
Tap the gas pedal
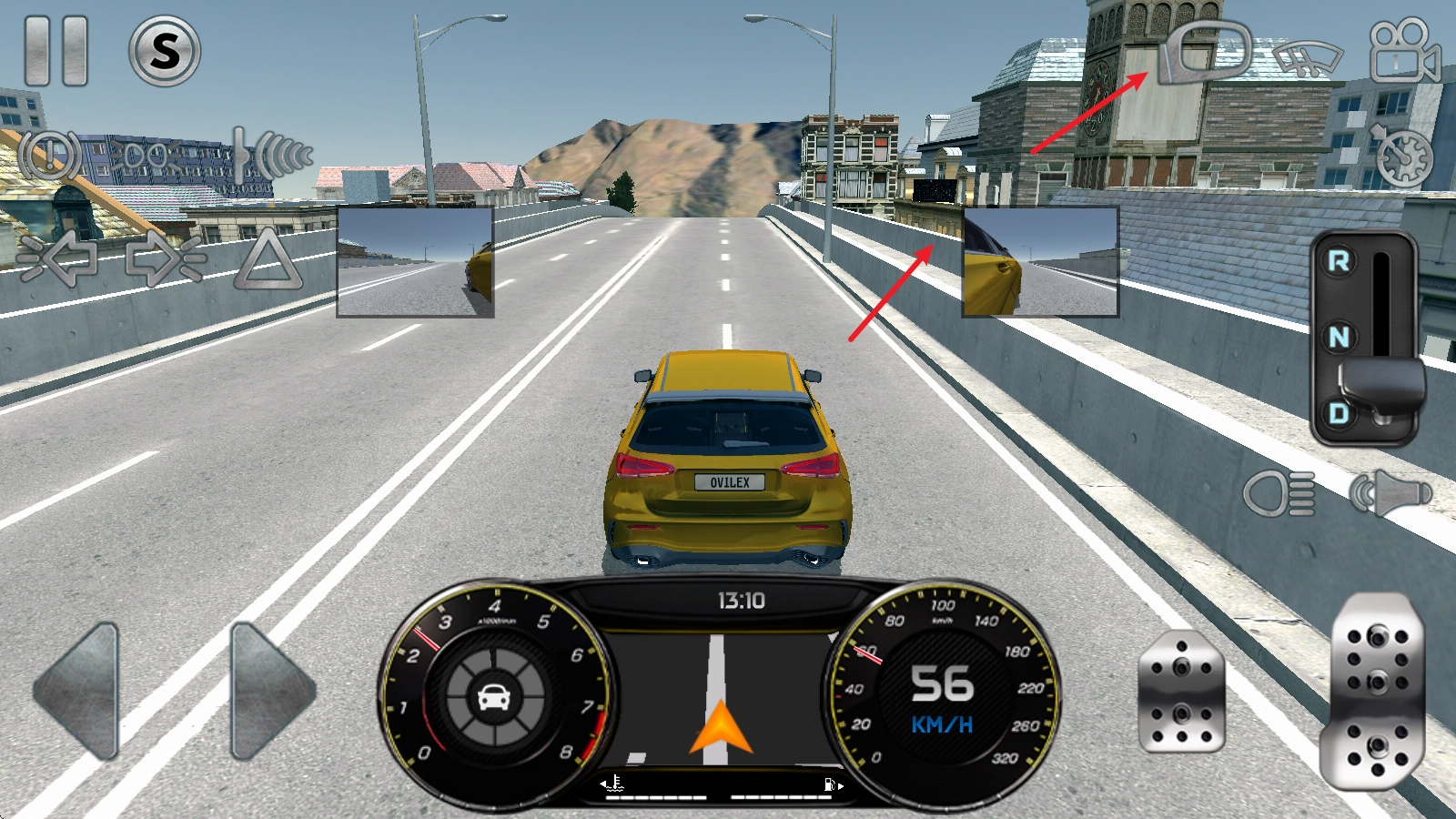point(1377,691)
